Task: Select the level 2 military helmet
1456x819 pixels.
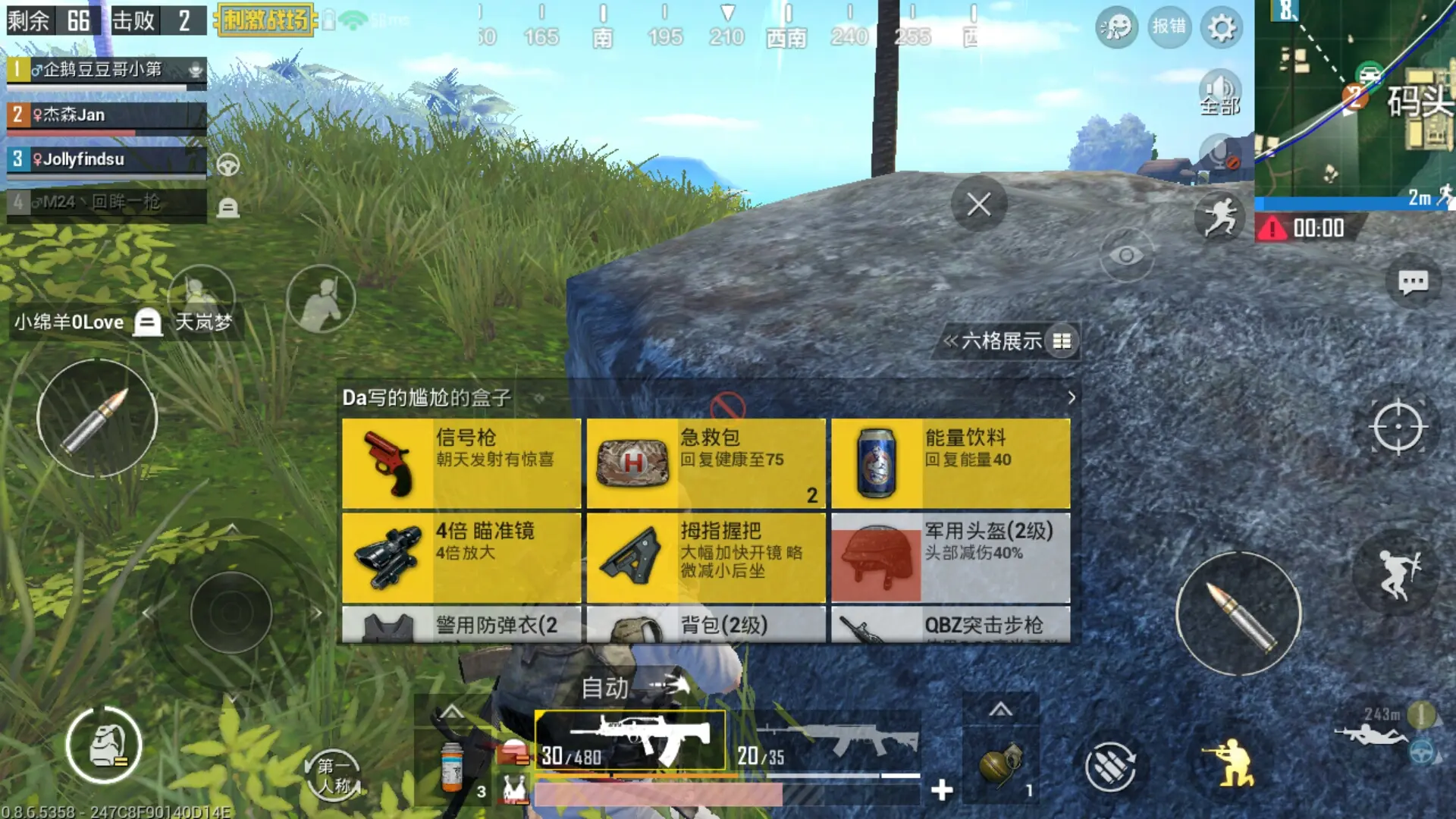Action: [x=950, y=557]
